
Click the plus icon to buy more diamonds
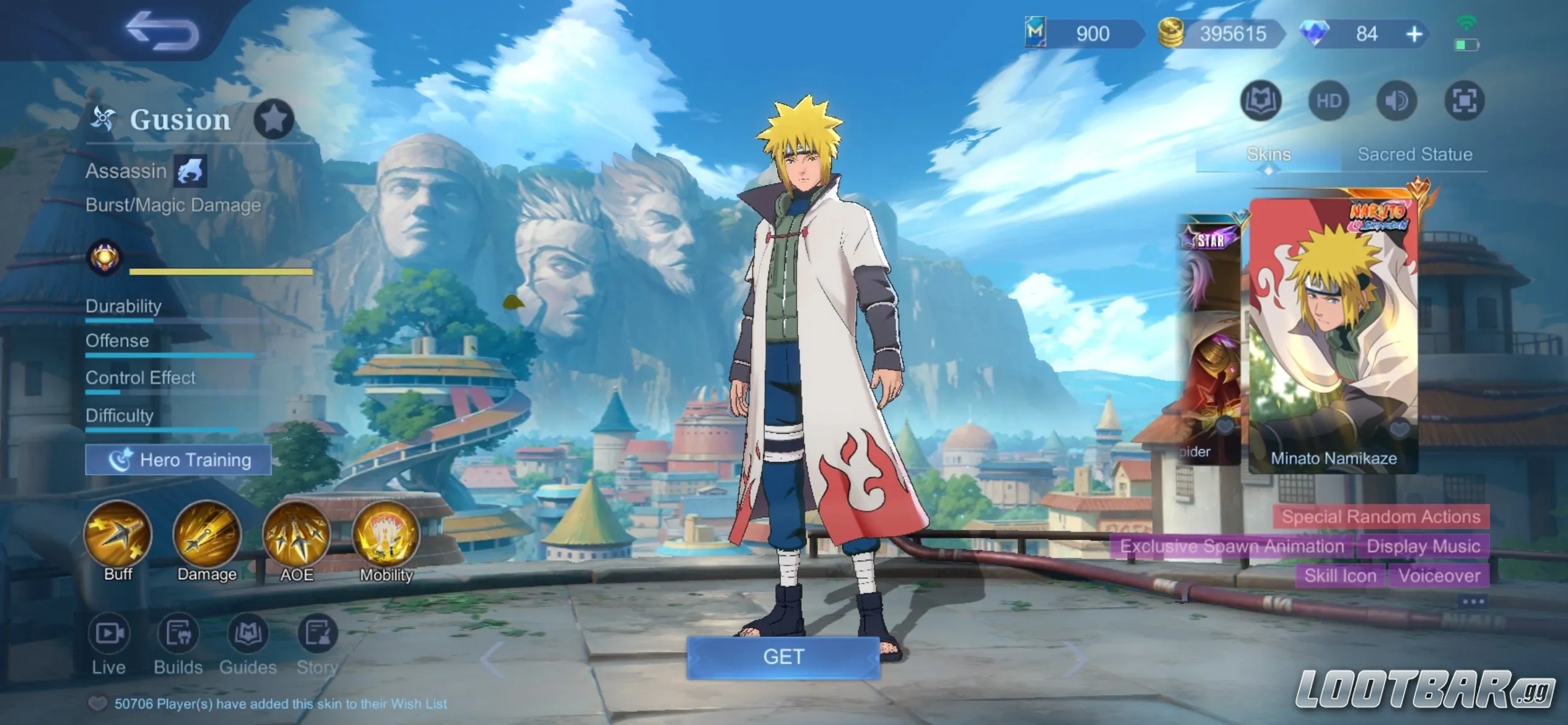pos(1414,33)
